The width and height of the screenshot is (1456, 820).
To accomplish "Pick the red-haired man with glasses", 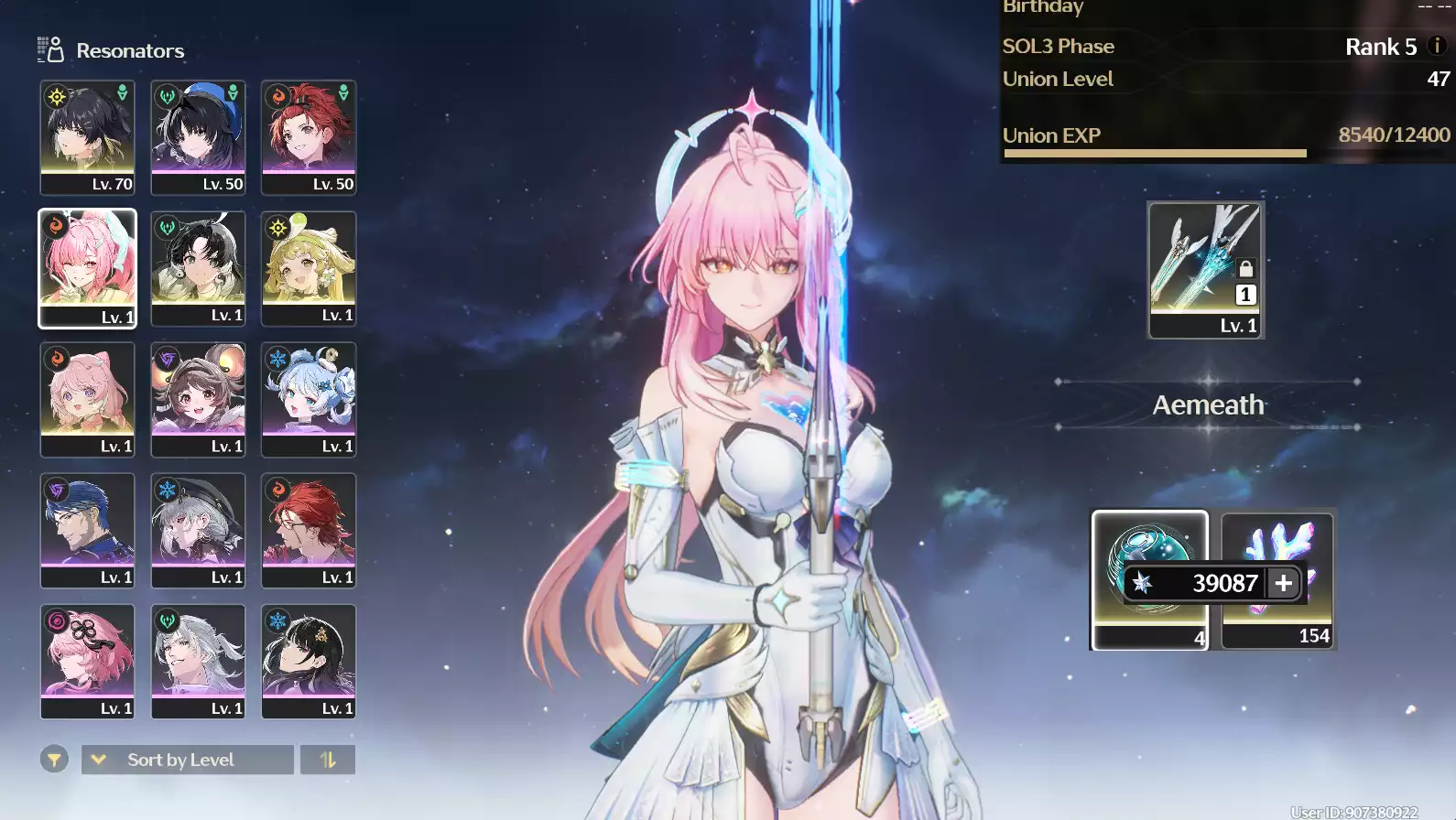I will point(309,530).
